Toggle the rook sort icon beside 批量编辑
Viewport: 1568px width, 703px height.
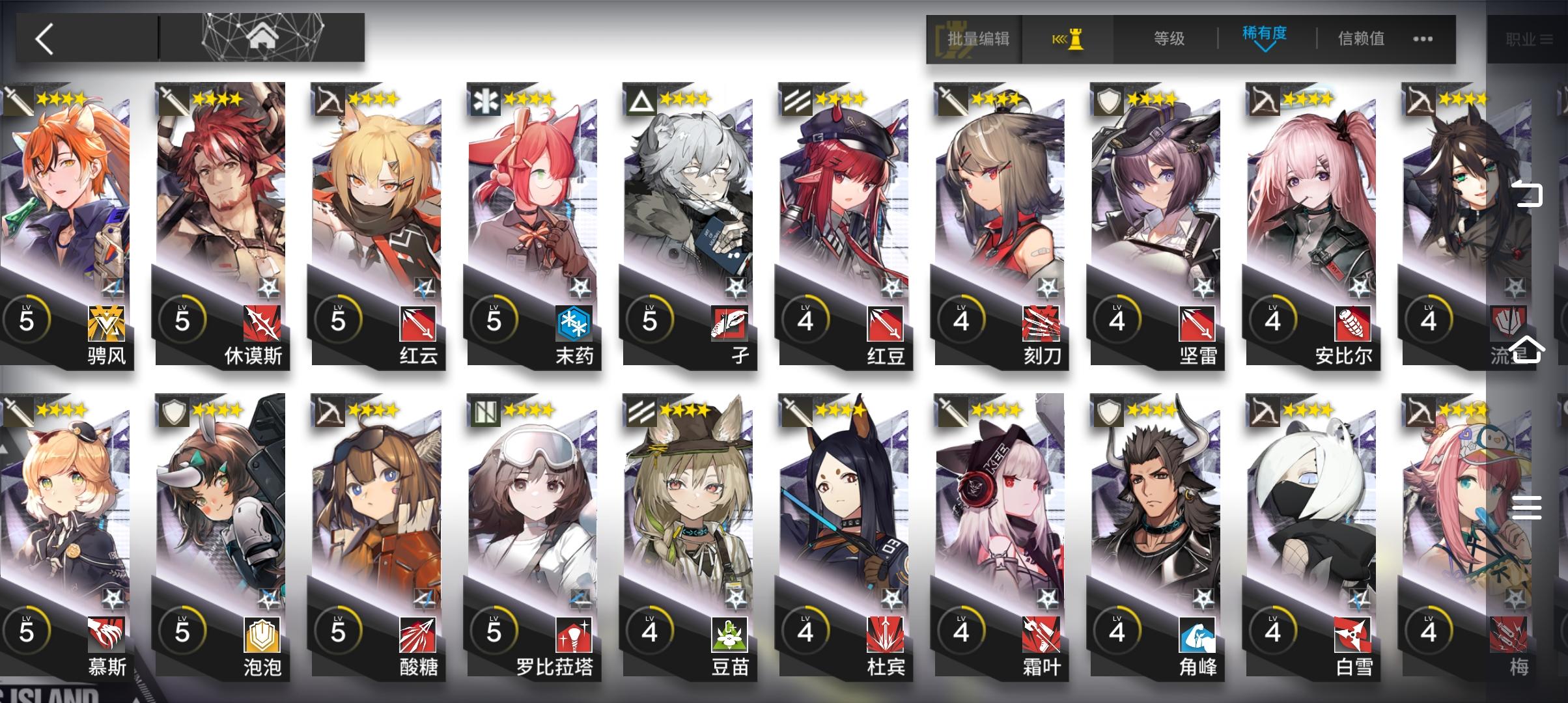tap(1070, 38)
